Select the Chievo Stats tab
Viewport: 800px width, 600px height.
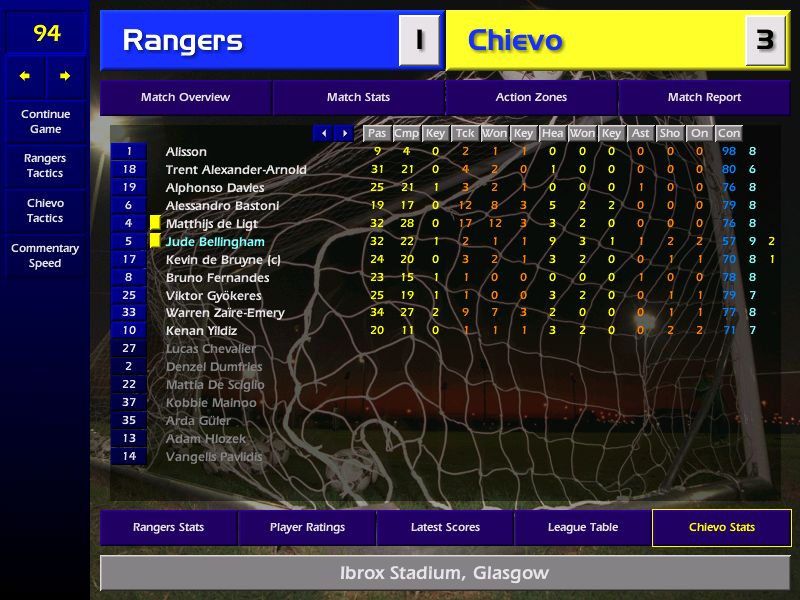point(721,528)
